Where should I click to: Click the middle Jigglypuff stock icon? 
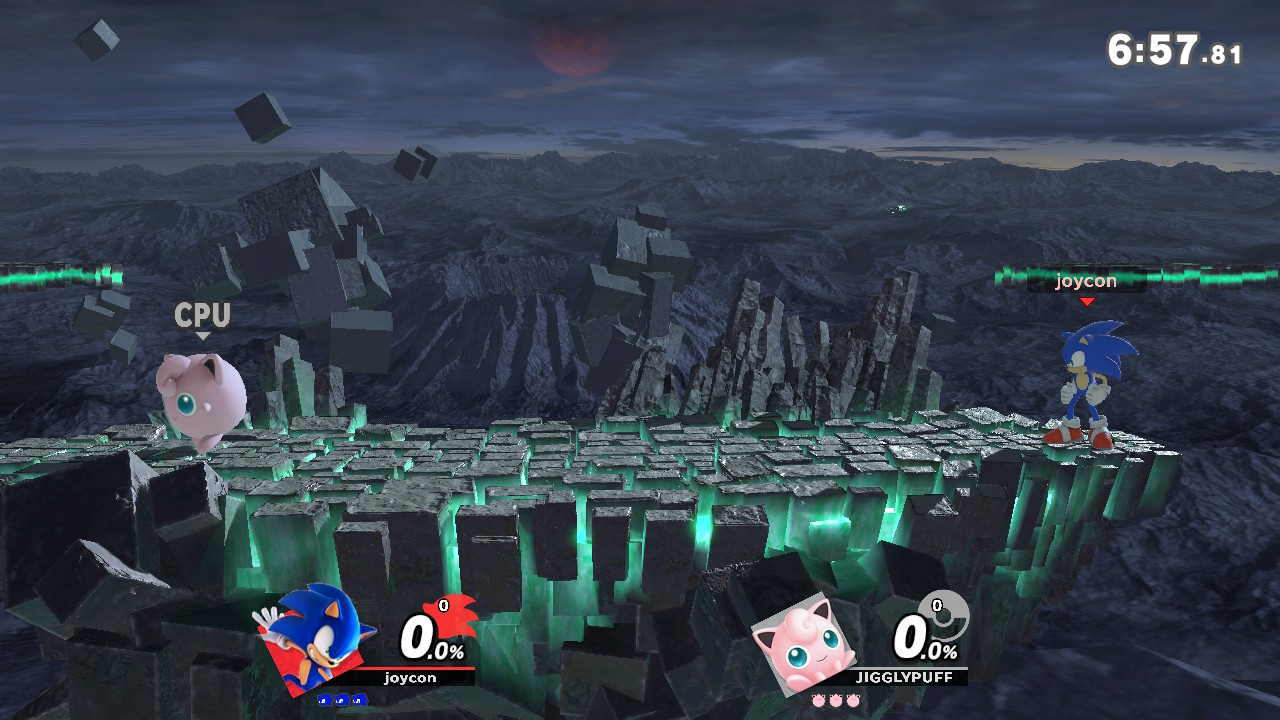tap(835, 699)
